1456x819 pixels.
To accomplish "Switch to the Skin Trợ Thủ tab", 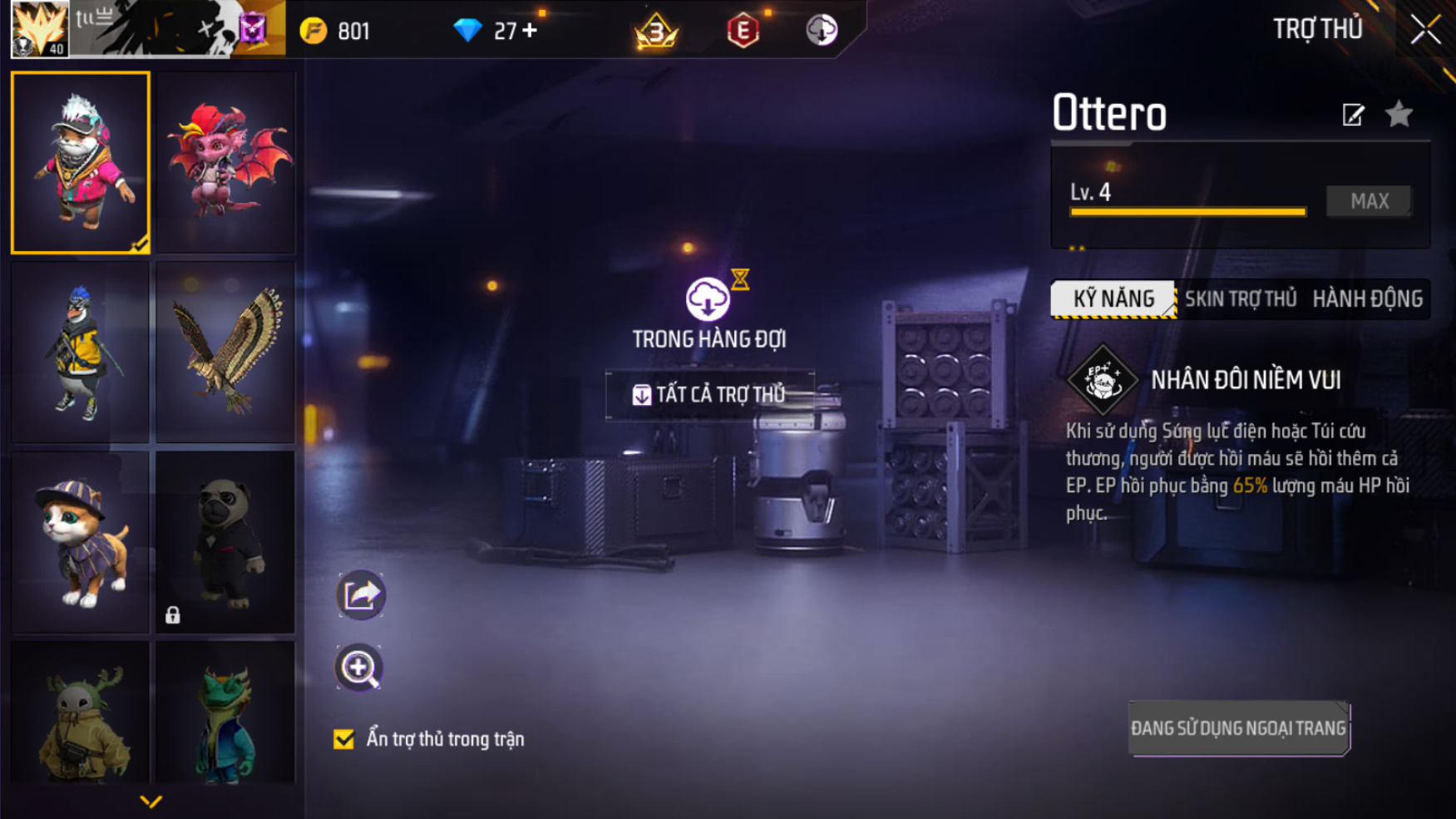I will point(1240,299).
